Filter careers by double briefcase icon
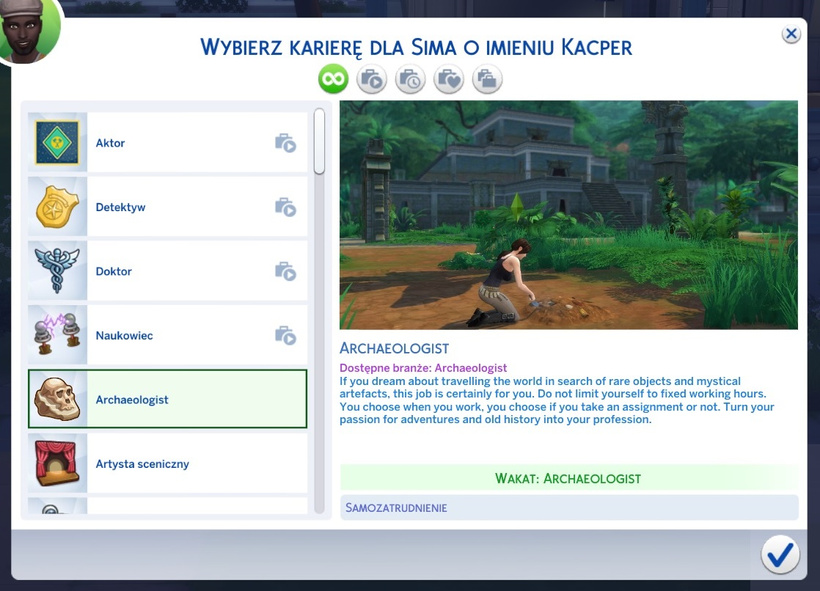Image resolution: width=820 pixels, height=591 pixels. 487,79
